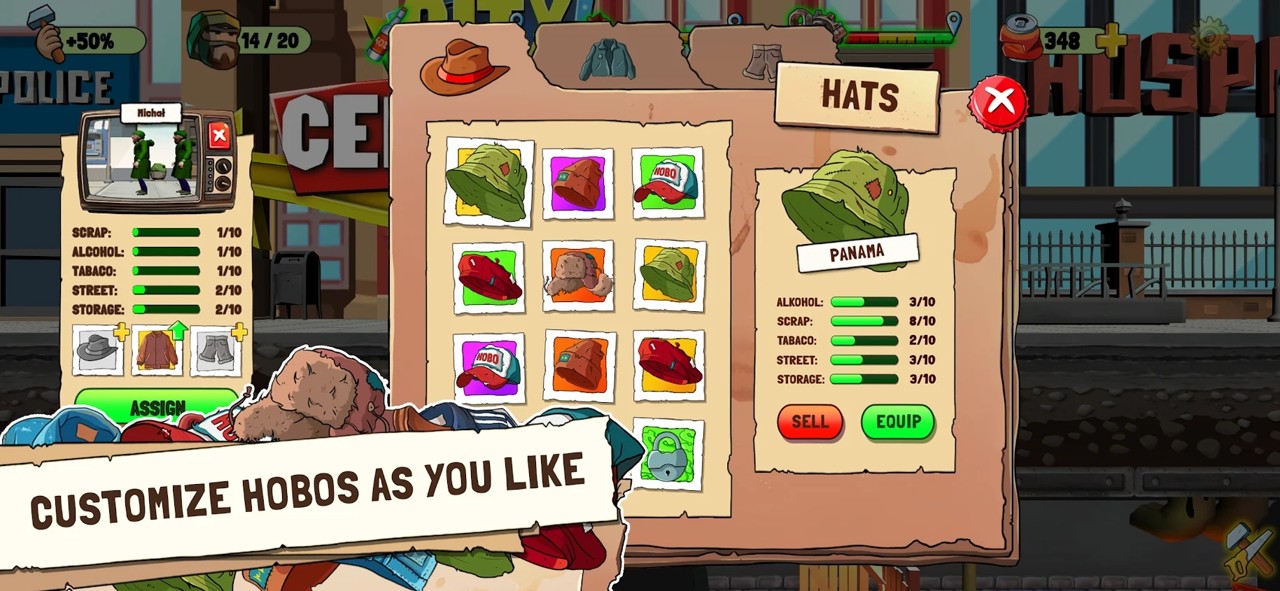Screen dimensions: 1280x591
Task: Select the fedora hats tab
Action: 464,66
